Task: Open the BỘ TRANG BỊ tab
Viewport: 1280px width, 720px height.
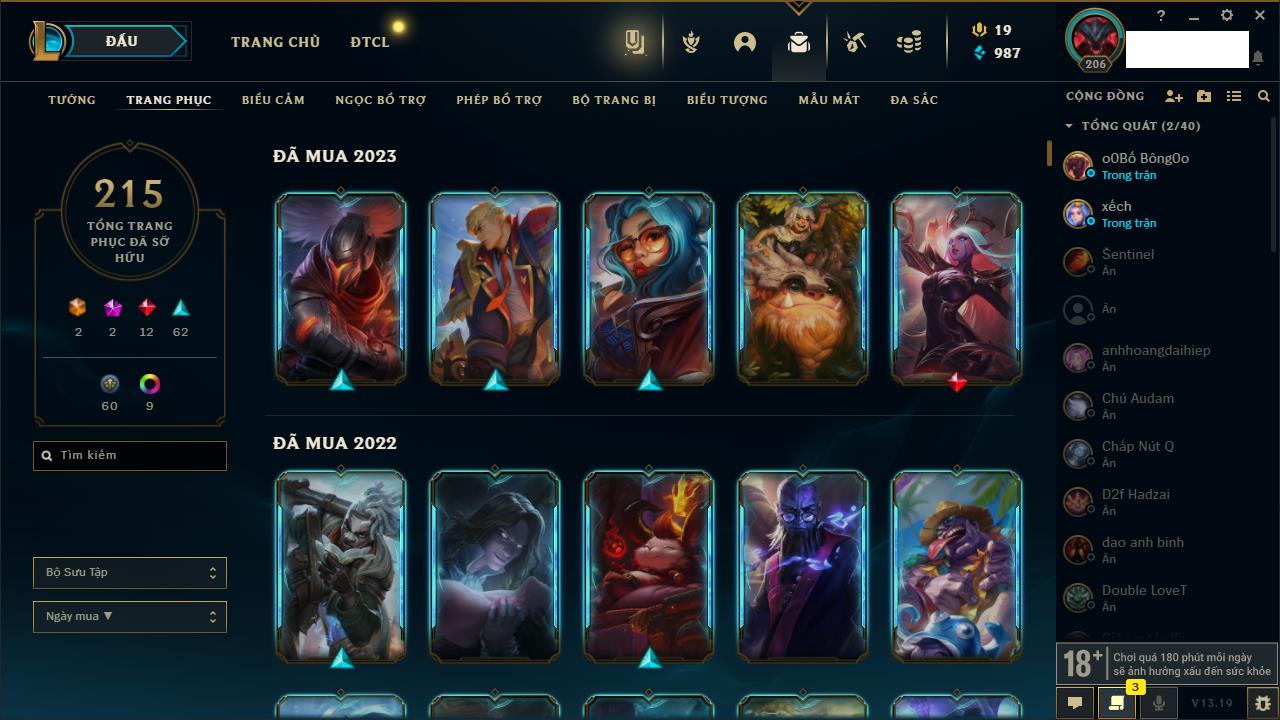Action: point(614,100)
